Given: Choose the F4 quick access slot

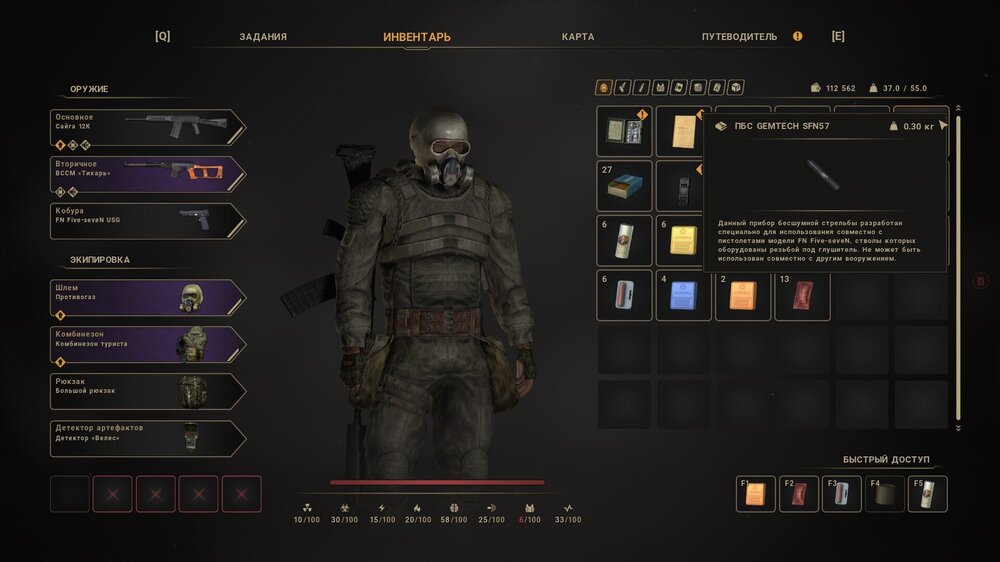Looking at the screenshot, I should coord(884,494).
